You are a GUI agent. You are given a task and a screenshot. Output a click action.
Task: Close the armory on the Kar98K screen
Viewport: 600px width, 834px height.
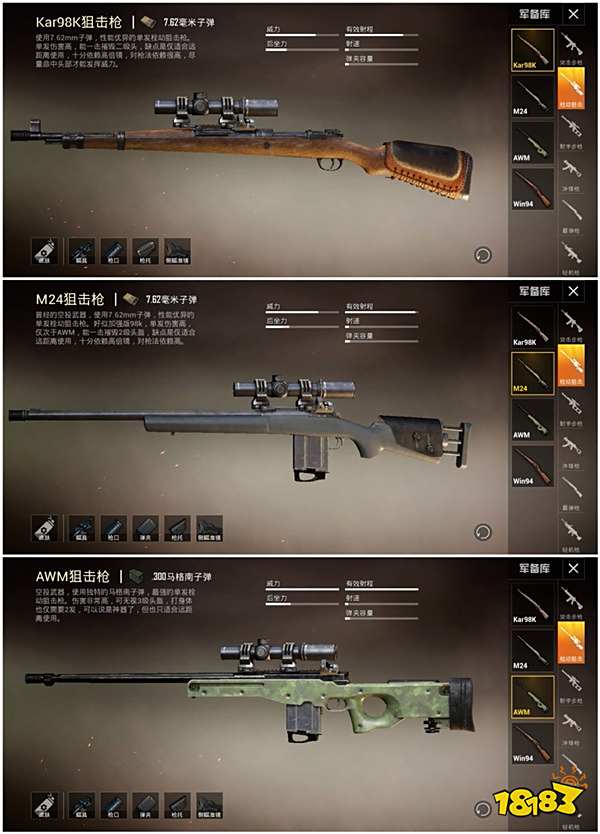(573, 16)
